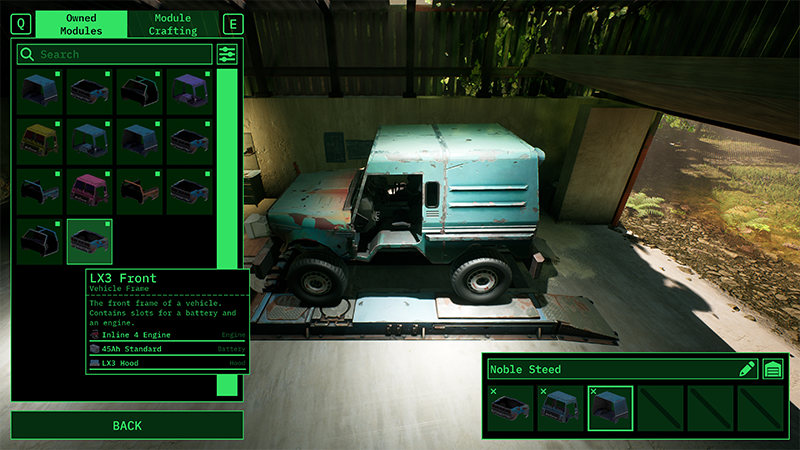Switch to the Module Crafting tab
The height and width of the screenshot is (450, 800).
coord(173,24)
